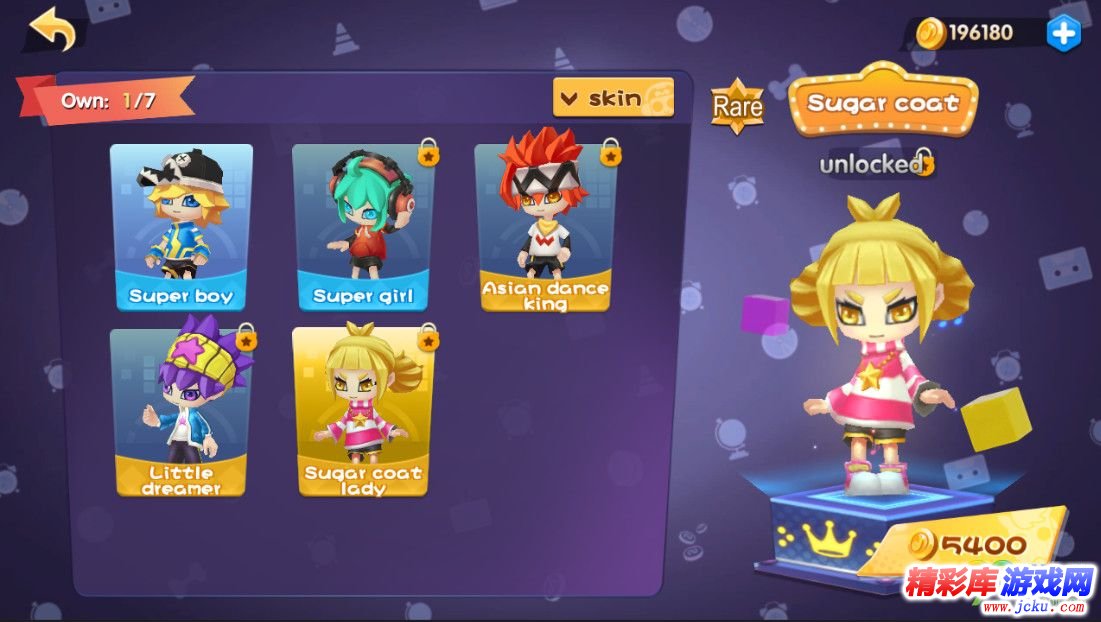Buy the skin for 5400 coins

tap(968, 545)
